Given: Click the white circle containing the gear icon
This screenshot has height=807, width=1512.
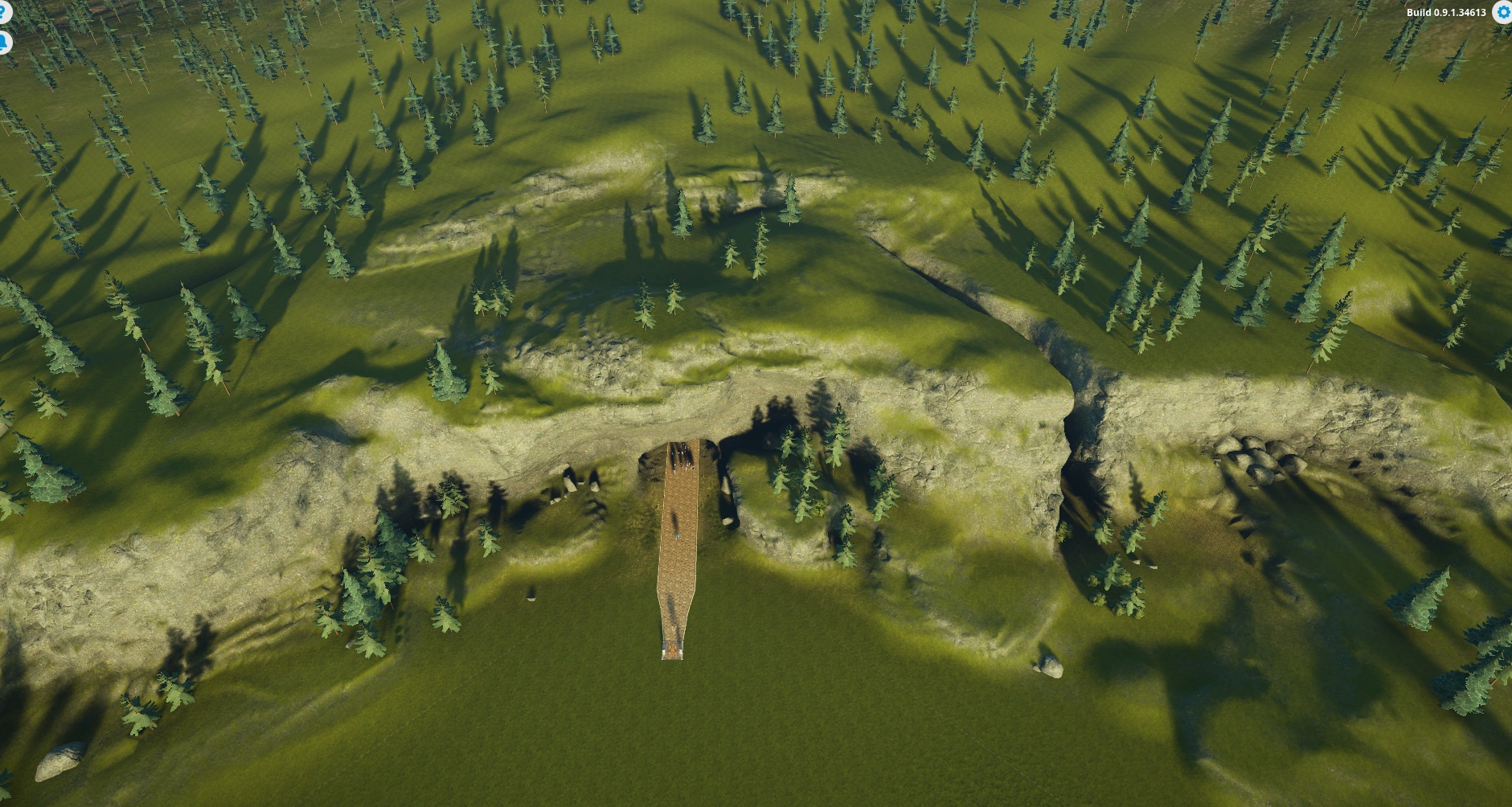Looking at the screenshot, I should pyautogui.click(x=1502, y=12).
